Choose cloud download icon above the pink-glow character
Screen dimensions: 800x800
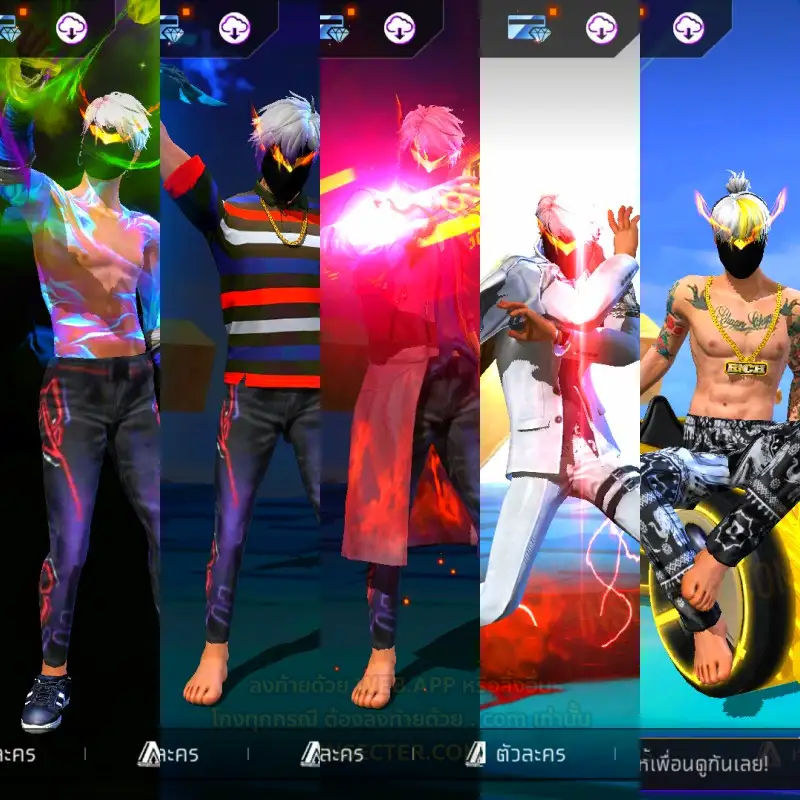pyautogui.click(x=399, y=28)
